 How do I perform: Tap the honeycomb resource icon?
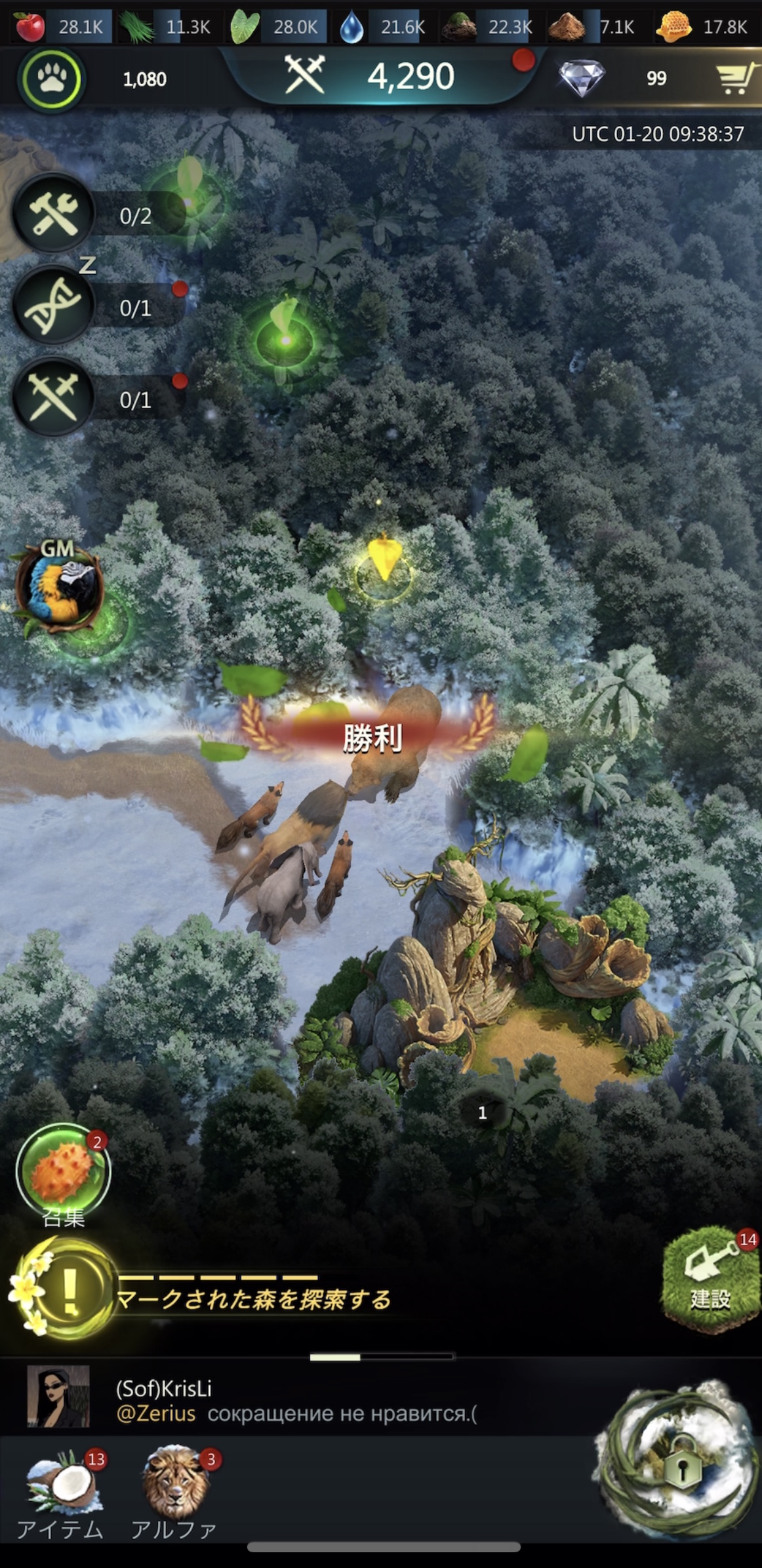[x=673, y=26]
